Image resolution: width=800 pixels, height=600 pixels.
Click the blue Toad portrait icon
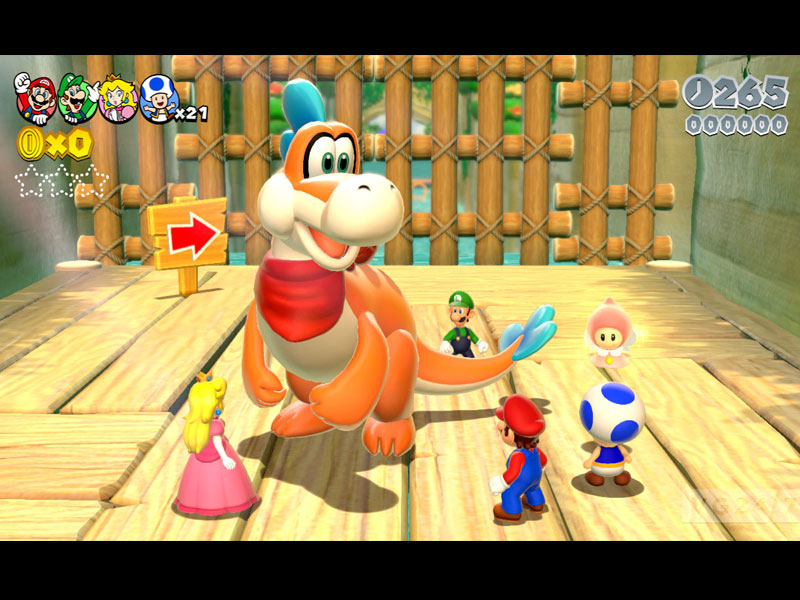(x=158, y=98)
